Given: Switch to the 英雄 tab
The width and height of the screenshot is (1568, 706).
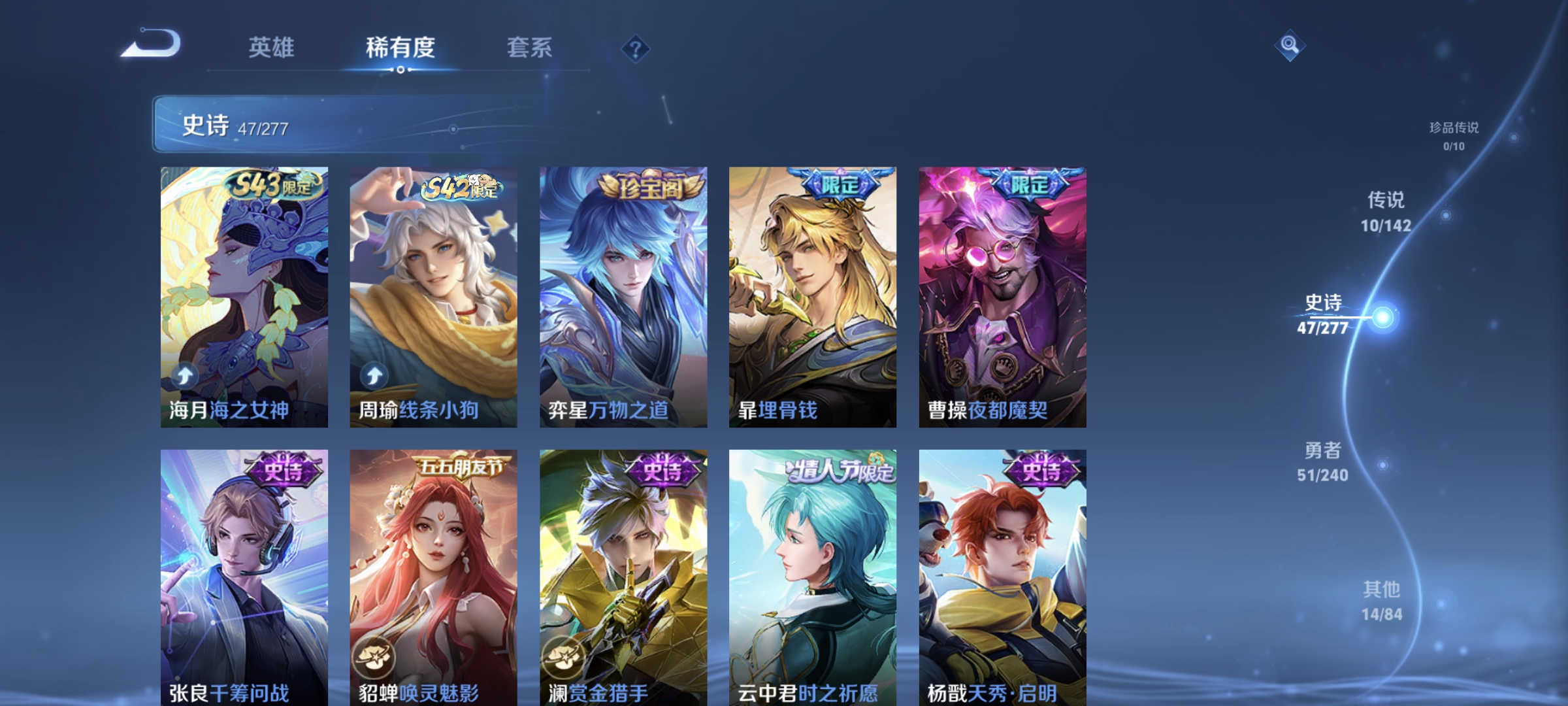Looking at the screenshot, I should pyautogui.click(x=272, y=47).
